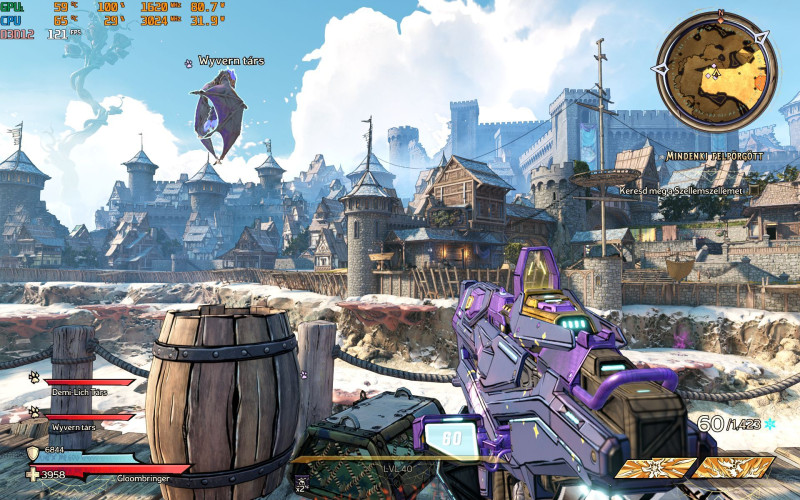This screenshot has height=500, width=800.
Task: Activate the right orange action skill icon
Action: tap(735, 468)
